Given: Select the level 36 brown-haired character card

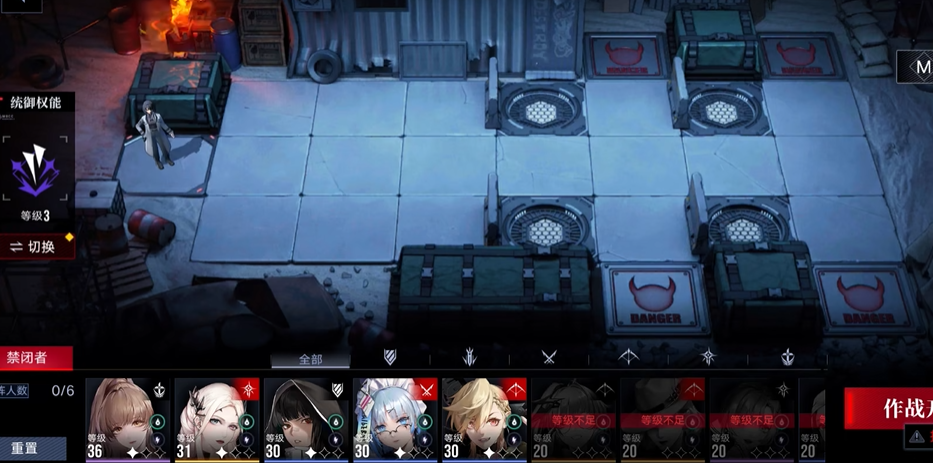Looking at the screenshot, I should coord(127,418).
